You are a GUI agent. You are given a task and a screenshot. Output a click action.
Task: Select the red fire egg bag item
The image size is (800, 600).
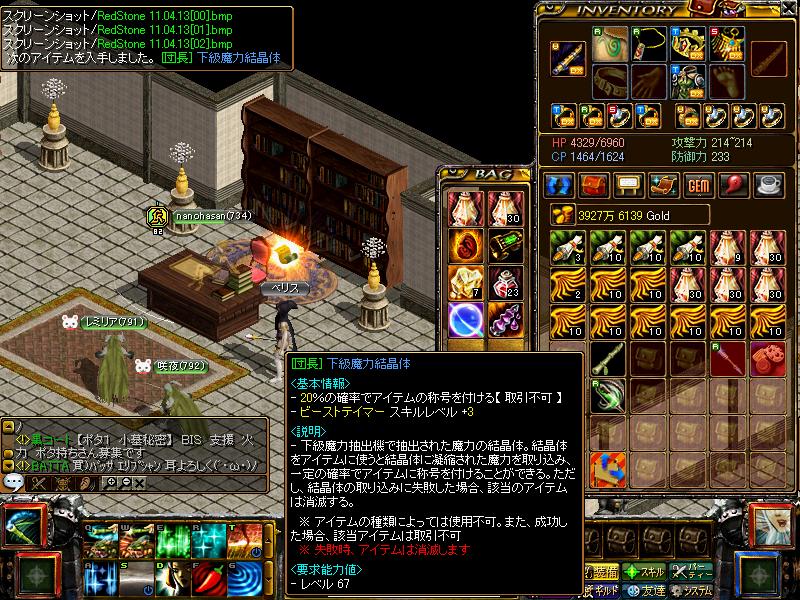tap(465, 245)
